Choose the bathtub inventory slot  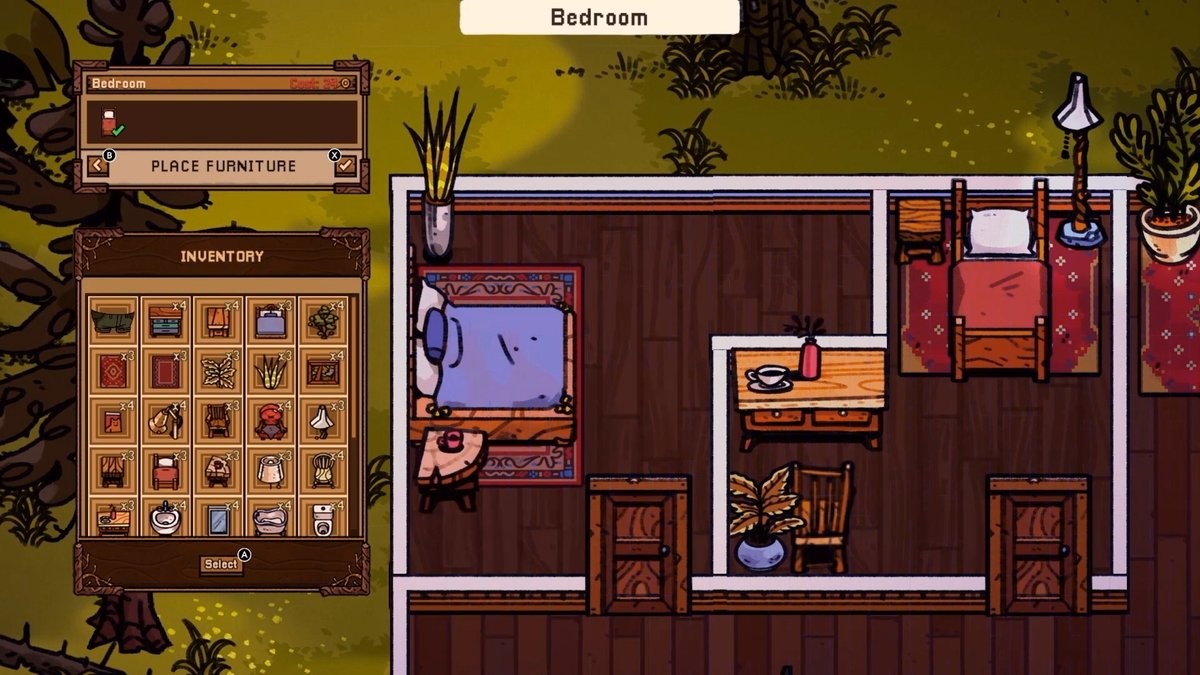point(269,517)
